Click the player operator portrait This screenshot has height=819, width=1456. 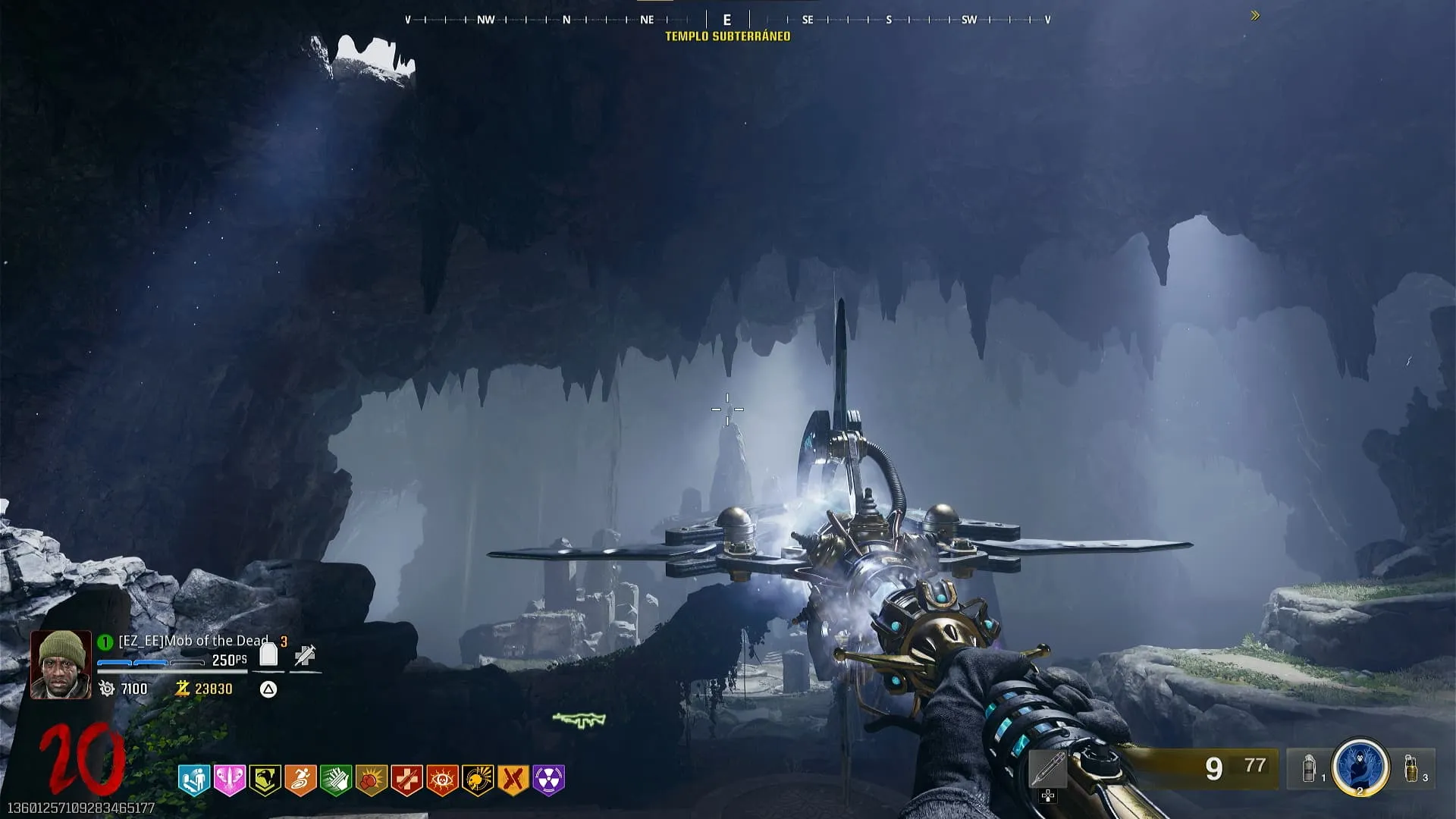point(61,664)
